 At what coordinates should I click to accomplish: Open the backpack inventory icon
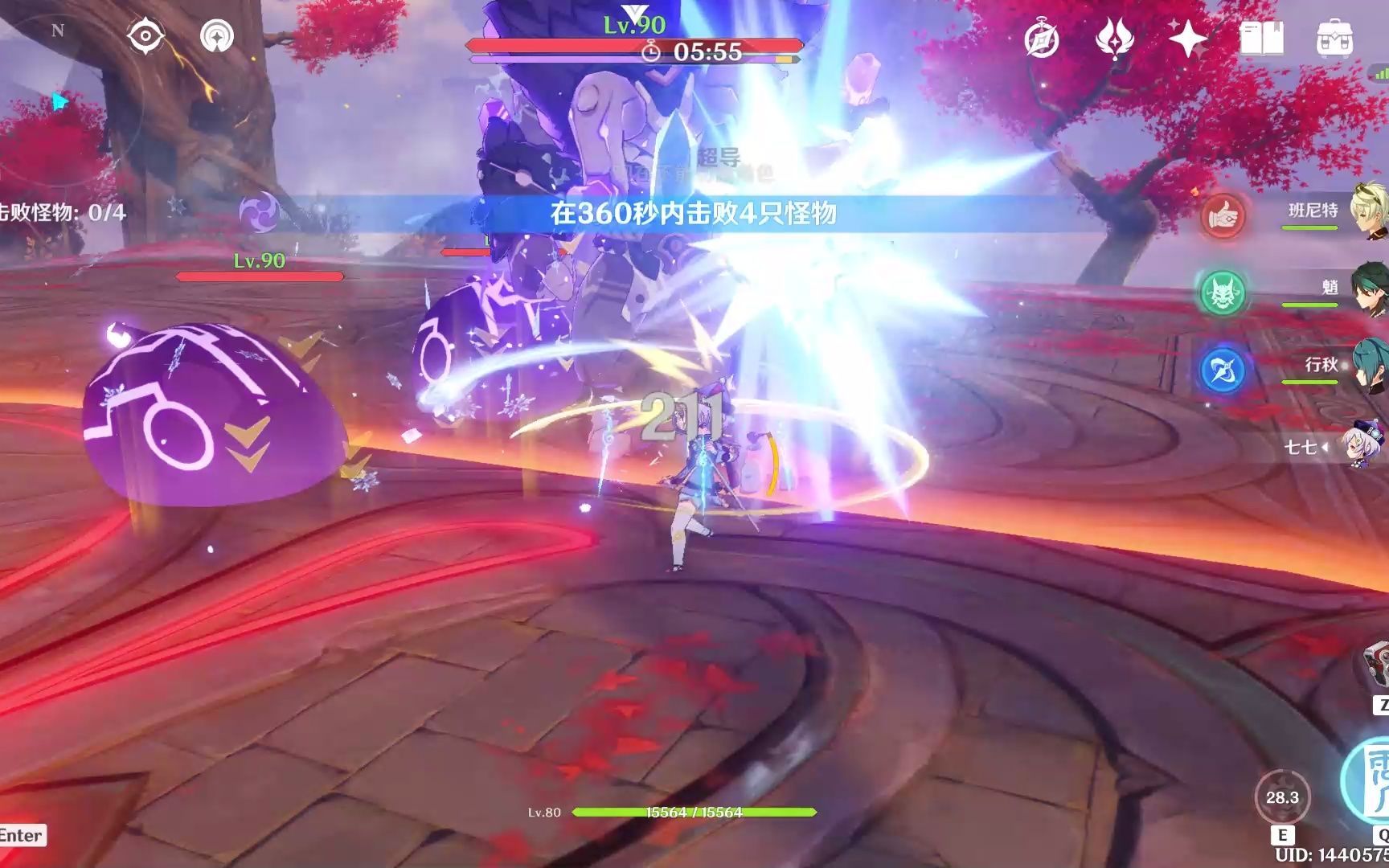pos(1334,39)
